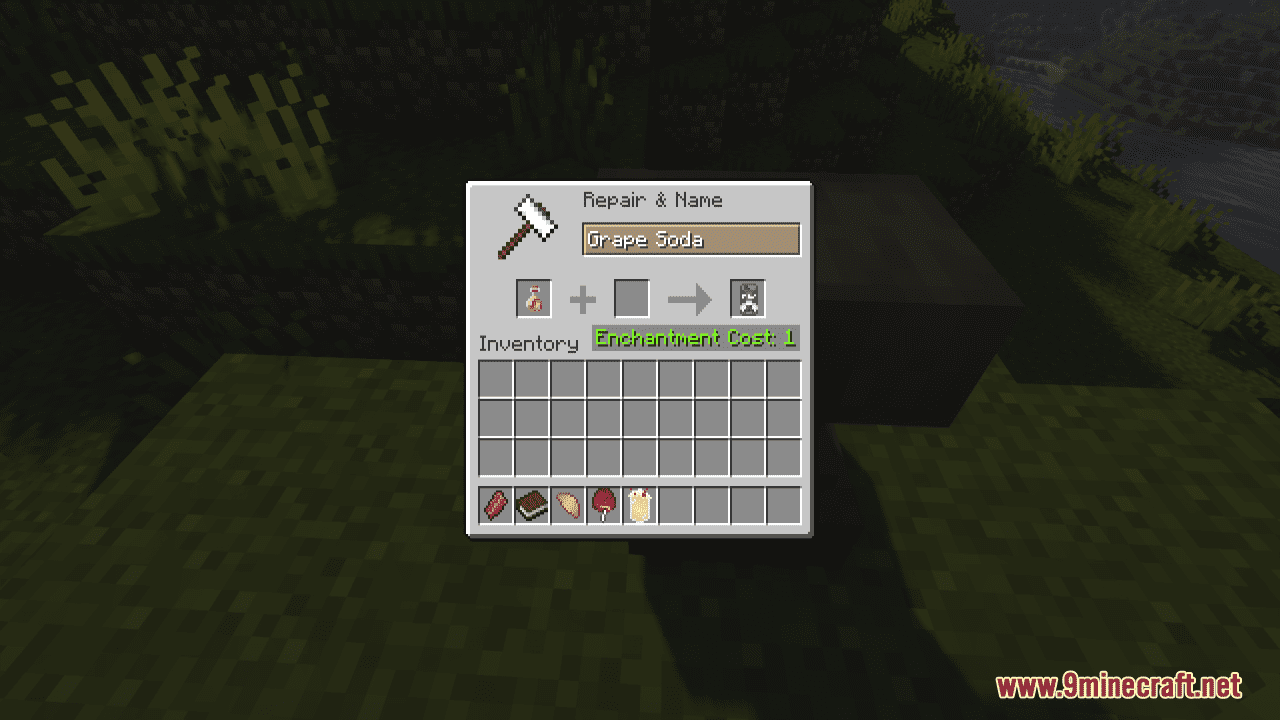Click the Inventory section label
Viewport: 1280px width, 720px height.
pos(529,343)
